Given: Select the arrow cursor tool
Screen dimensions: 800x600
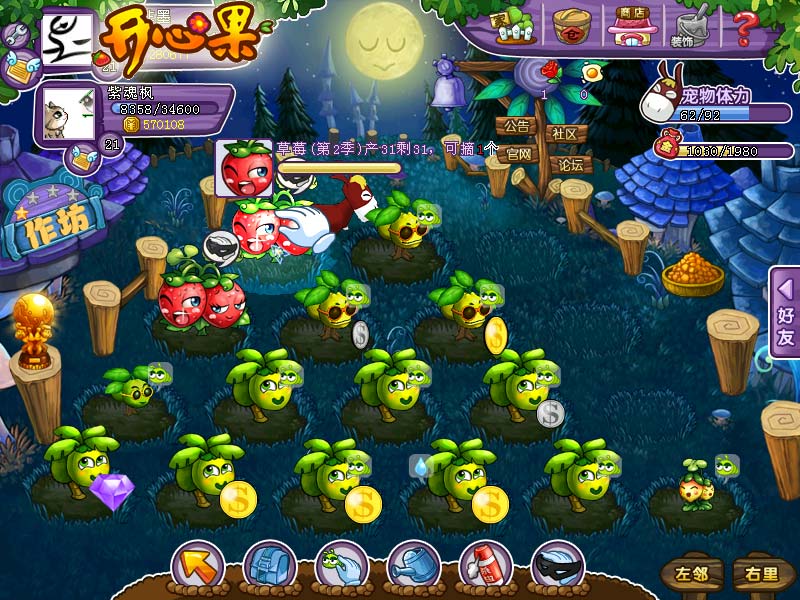Looking at the screenshot, I should [x=196, y=565].
